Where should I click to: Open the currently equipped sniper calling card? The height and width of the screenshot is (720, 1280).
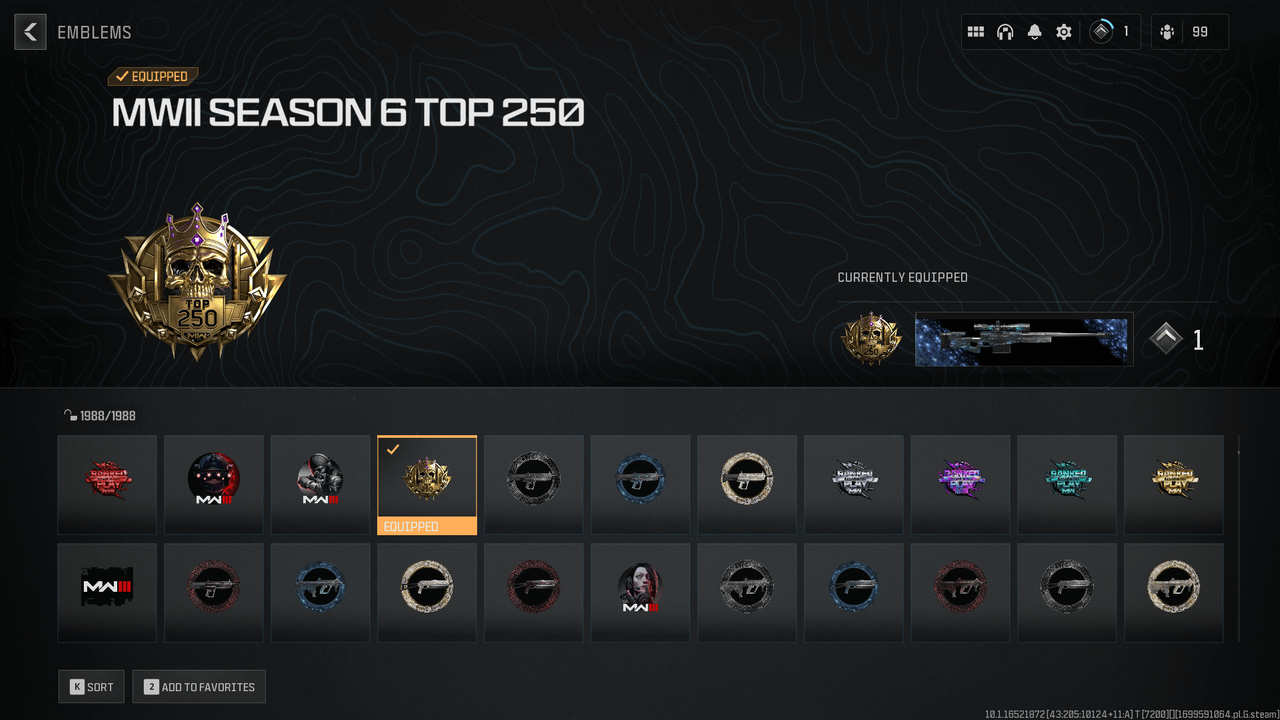tap(1023, 340)
